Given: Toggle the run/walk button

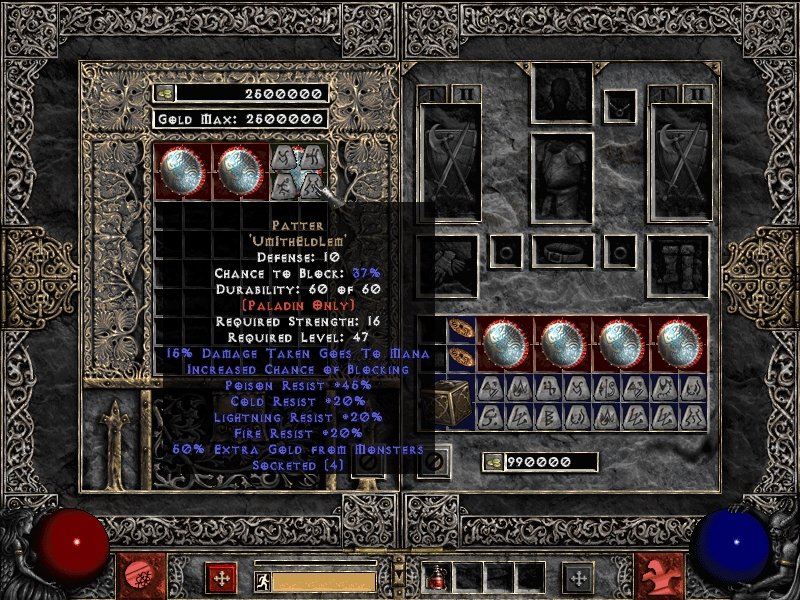Looking at the screenshot, I should click(x=262, y=579).
